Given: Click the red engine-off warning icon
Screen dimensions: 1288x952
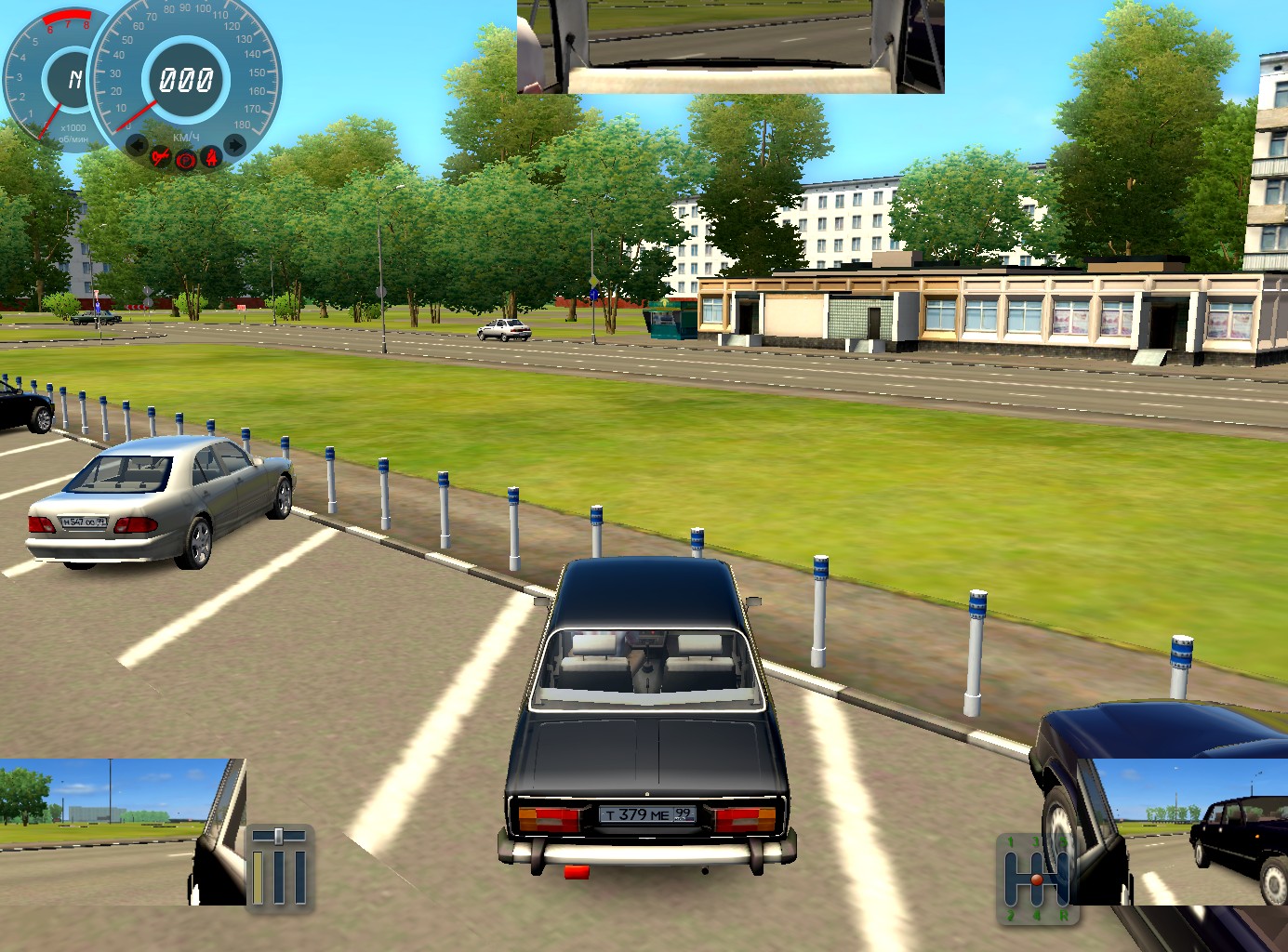Looking at the screenshot, I should (x=161, y=157).
